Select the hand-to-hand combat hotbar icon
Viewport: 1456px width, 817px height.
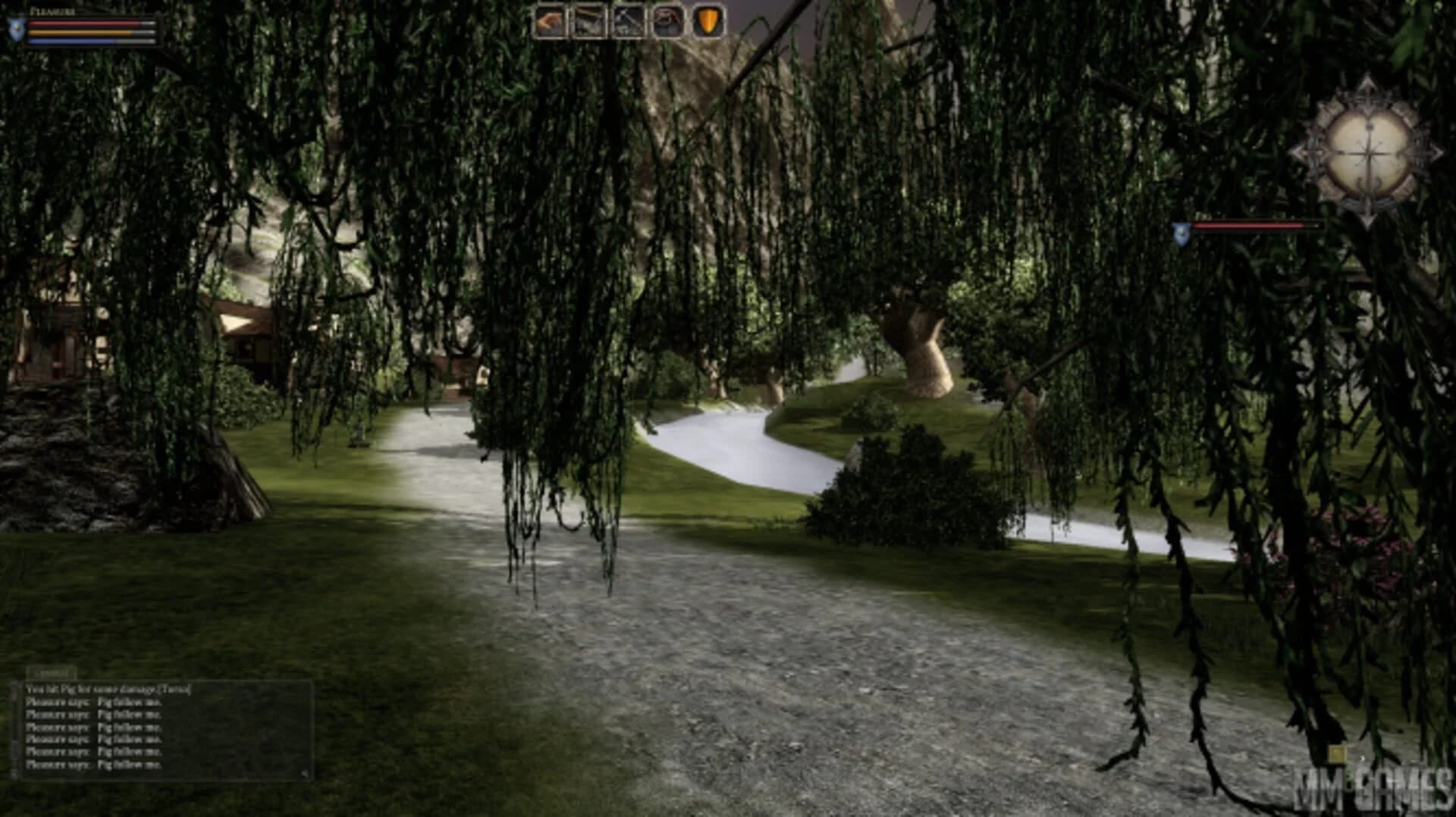[x=549, y=20]
